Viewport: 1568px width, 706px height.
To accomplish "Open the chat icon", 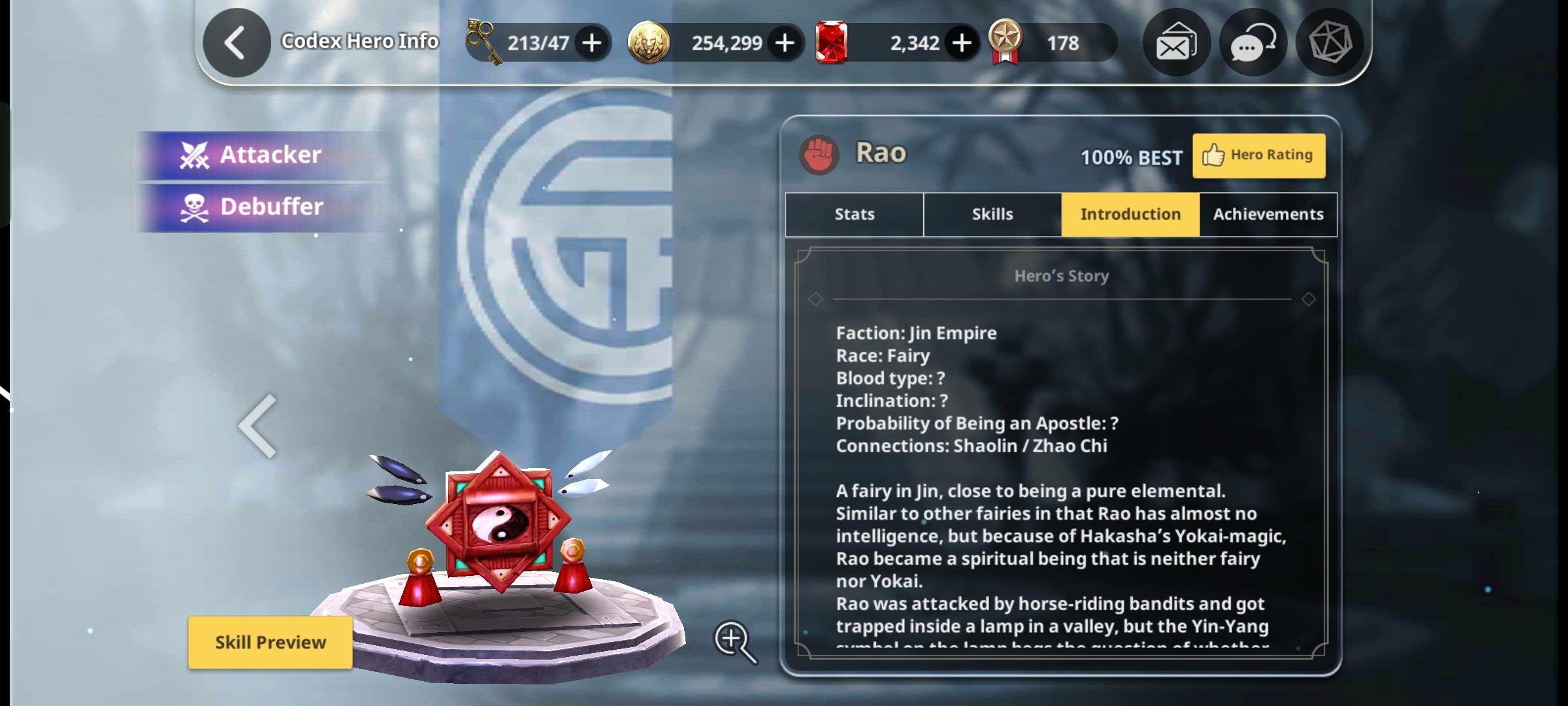I will coord(1252,42).
